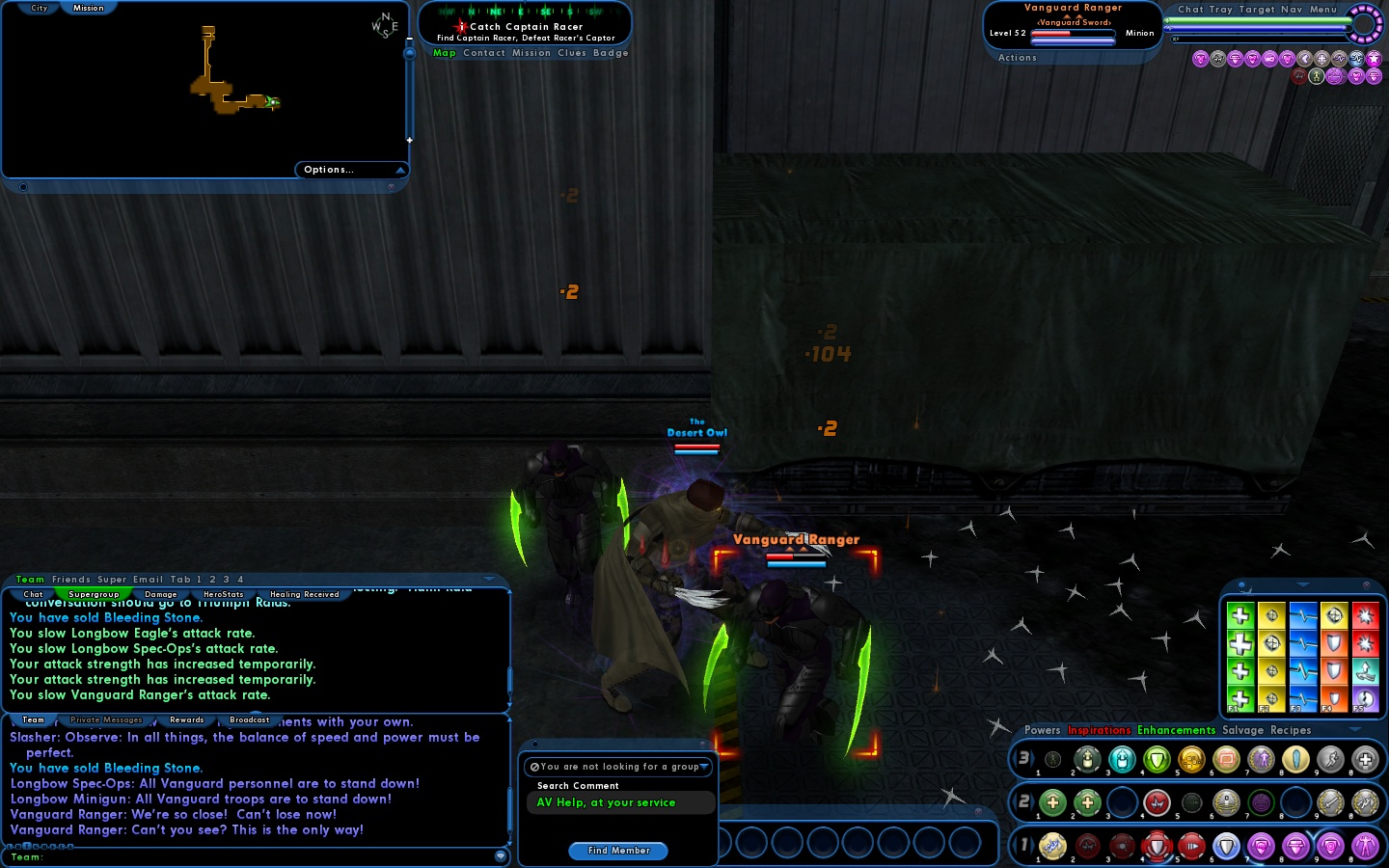Viewport: 1389px width, 868px height.
Task: Expand the chevron beside the minimap Options button
Action: [402, 169]
